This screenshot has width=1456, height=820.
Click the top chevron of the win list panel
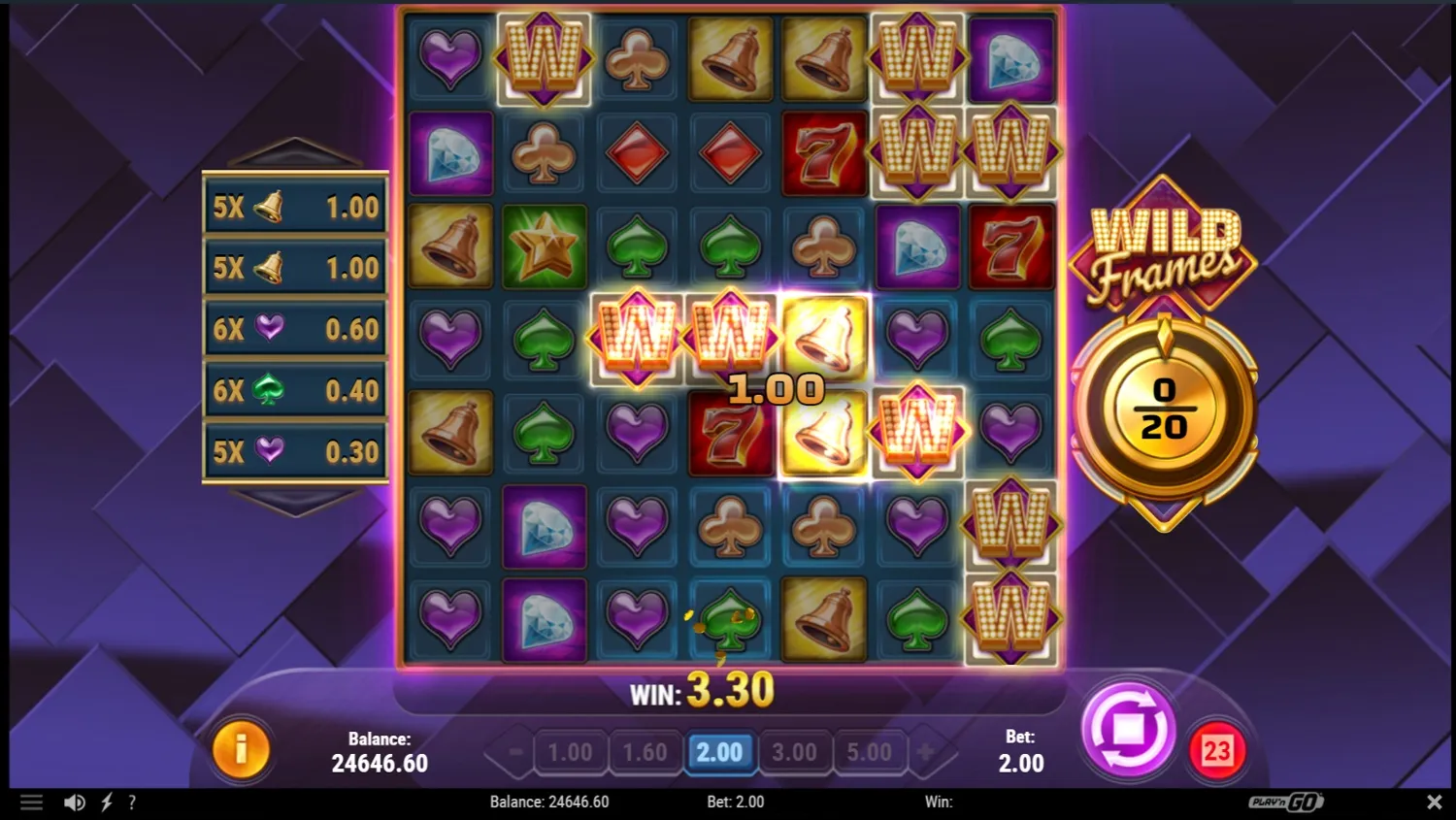294,150
